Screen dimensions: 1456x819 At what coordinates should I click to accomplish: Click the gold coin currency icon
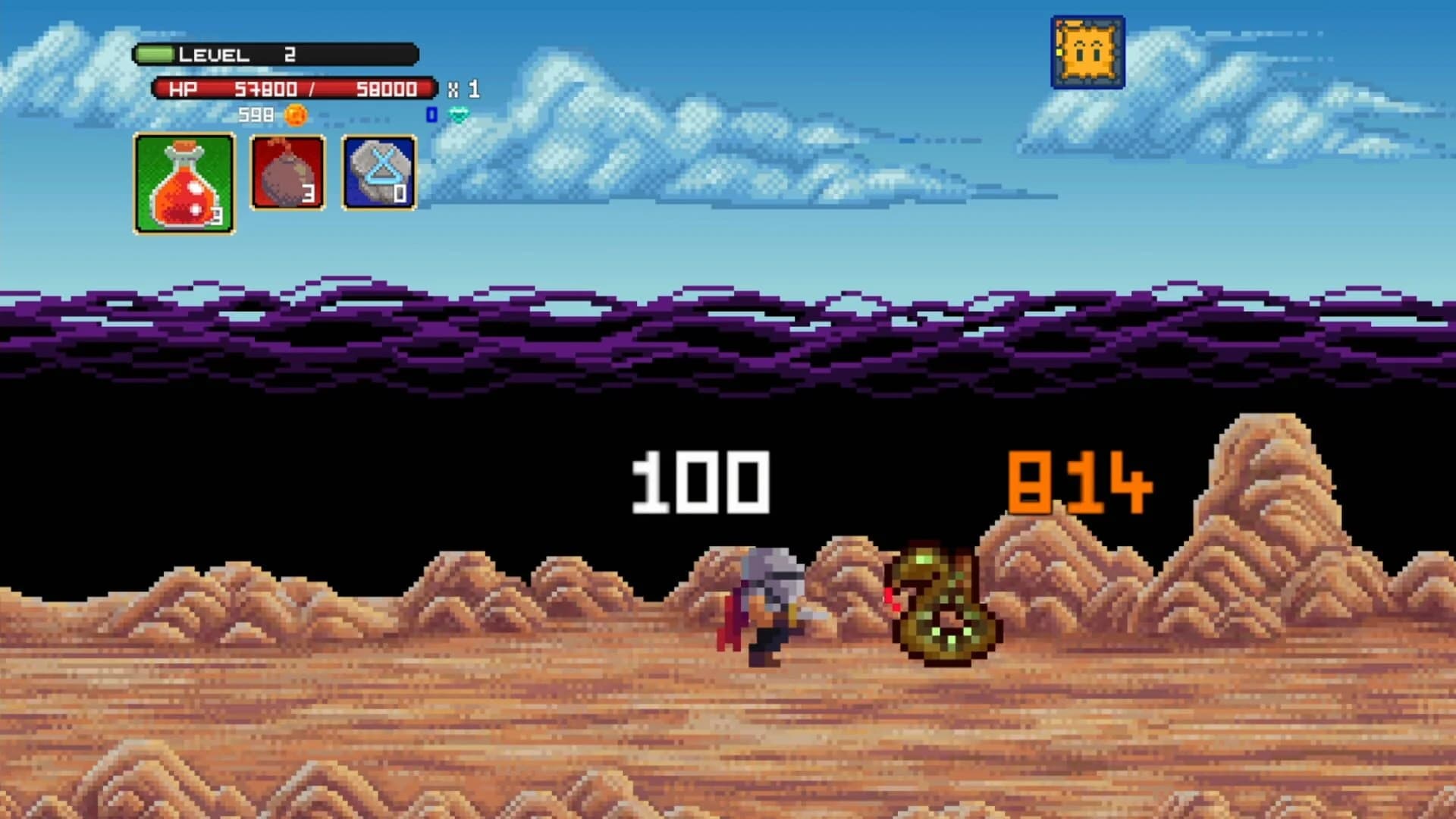tap(295, 117)
